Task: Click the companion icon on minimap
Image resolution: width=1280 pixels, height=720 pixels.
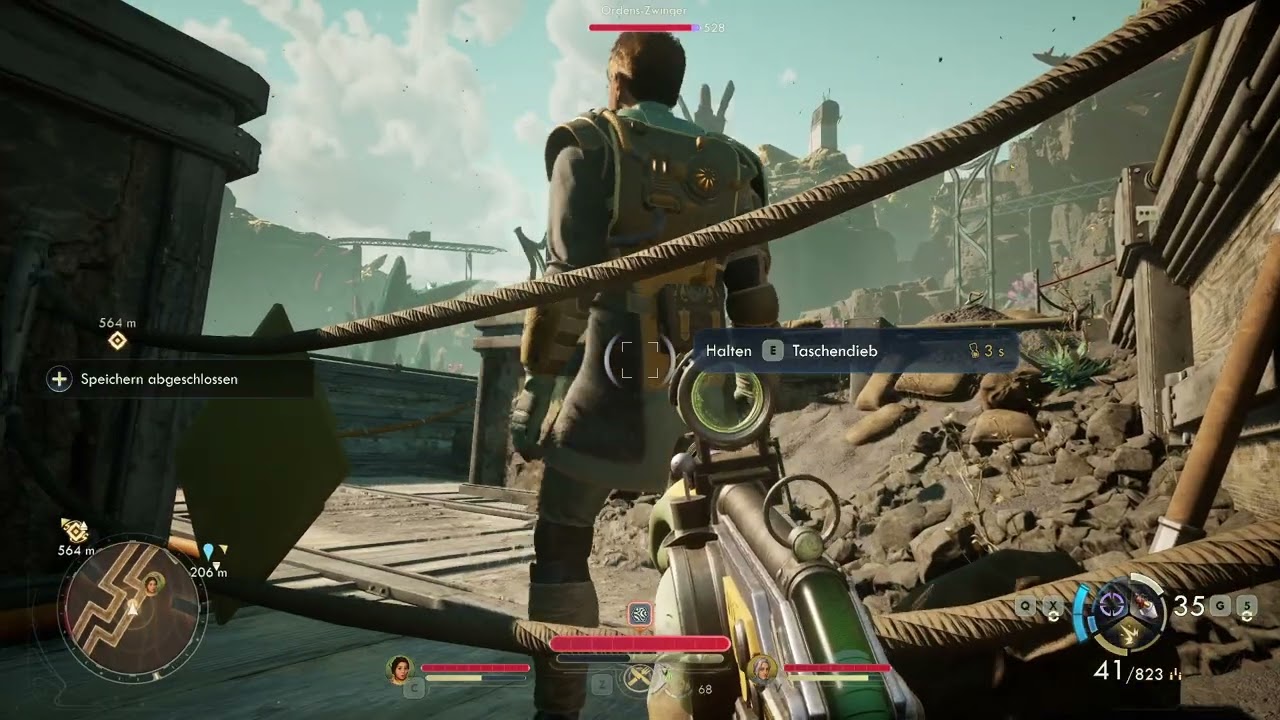Action: click(155, 583)
